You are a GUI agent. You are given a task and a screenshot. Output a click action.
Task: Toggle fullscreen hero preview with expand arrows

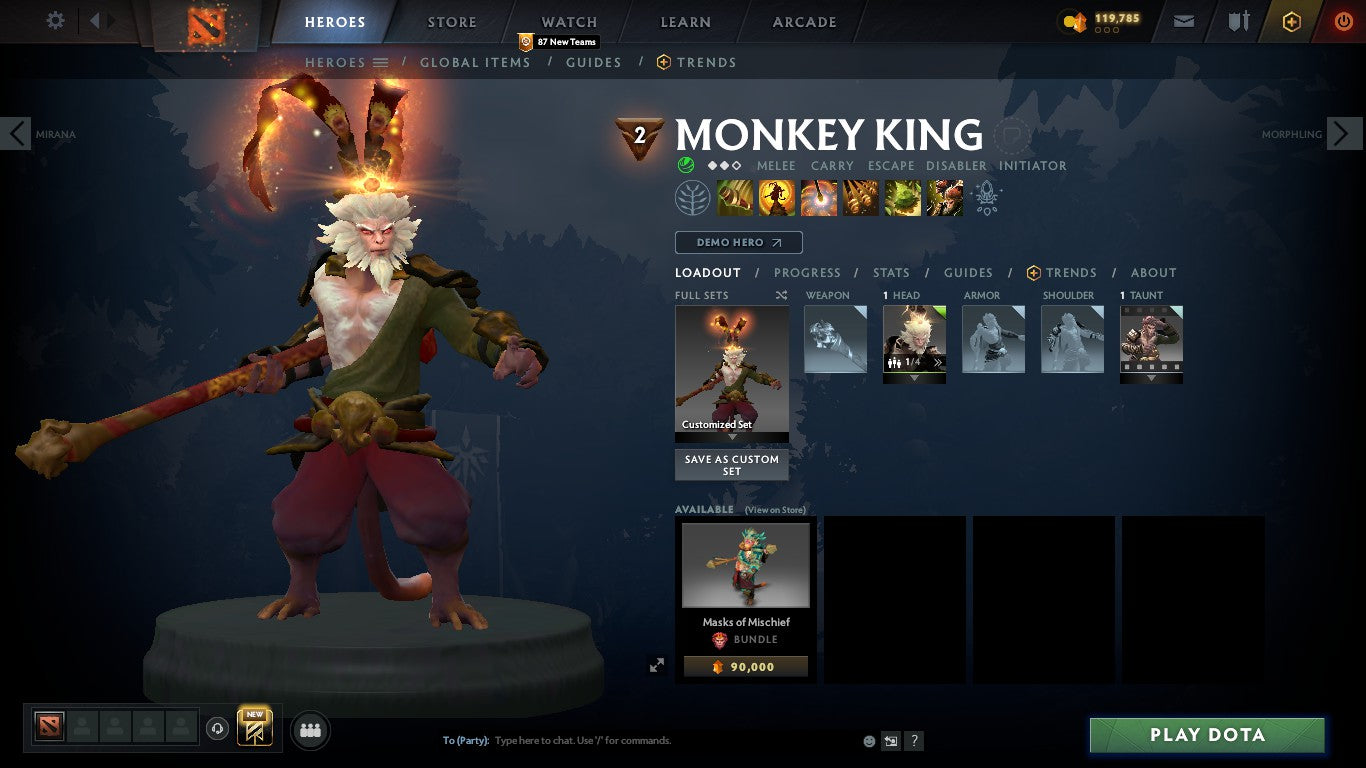[x=657, y=663]
